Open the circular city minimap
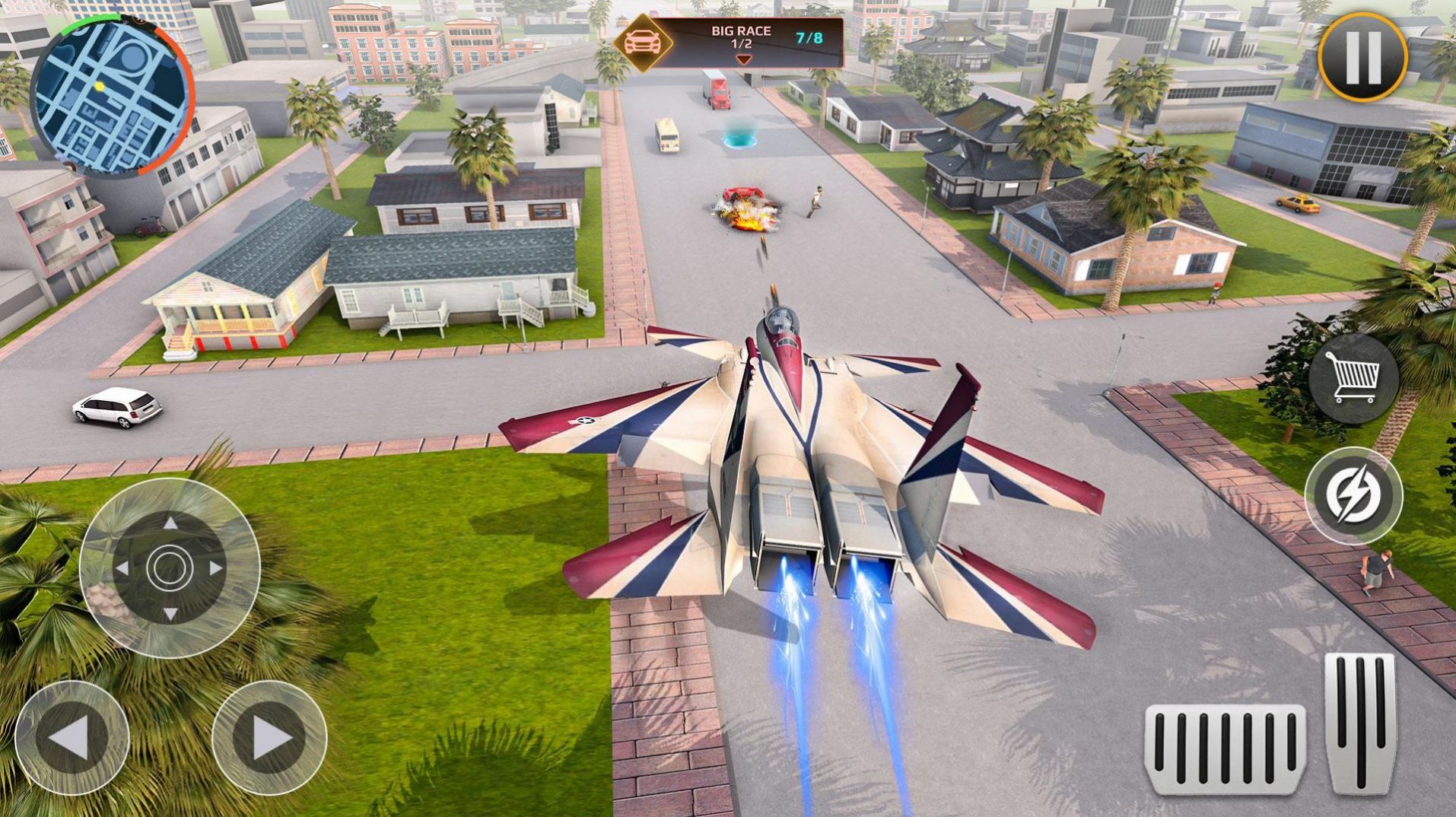 click(112, 94)
